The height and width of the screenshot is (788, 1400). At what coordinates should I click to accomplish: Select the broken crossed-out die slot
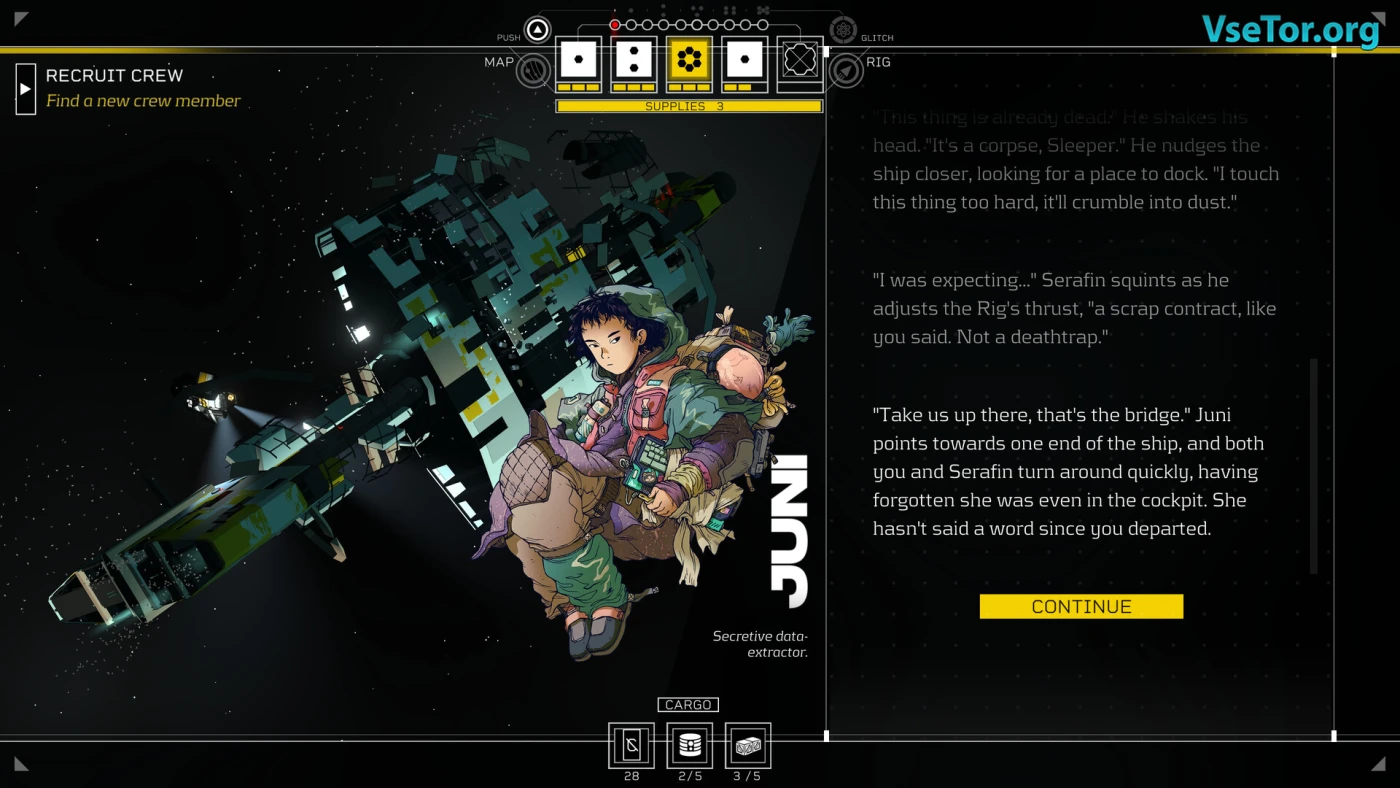pos(800,60)
